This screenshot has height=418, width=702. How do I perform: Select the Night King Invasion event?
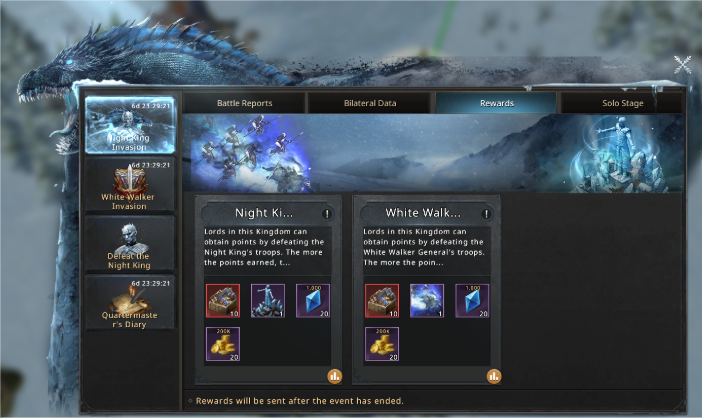coord(129,125)
